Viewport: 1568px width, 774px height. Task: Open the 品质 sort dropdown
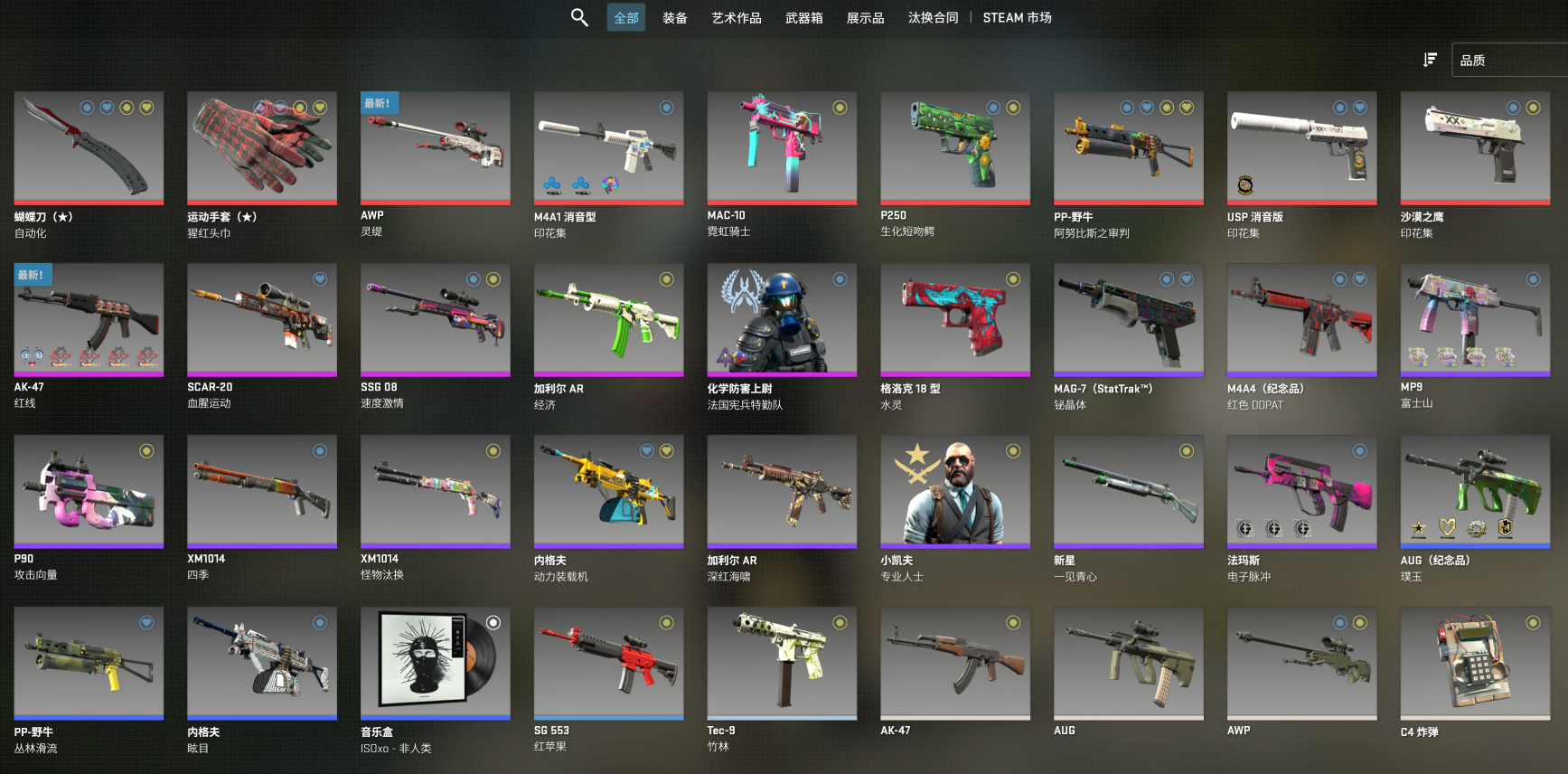(x=1507, y=60)
